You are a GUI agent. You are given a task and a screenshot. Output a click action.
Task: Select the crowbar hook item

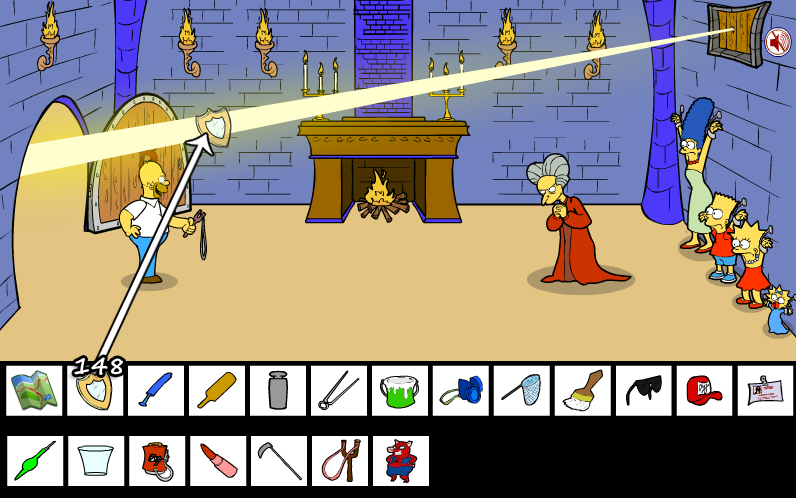278,461
